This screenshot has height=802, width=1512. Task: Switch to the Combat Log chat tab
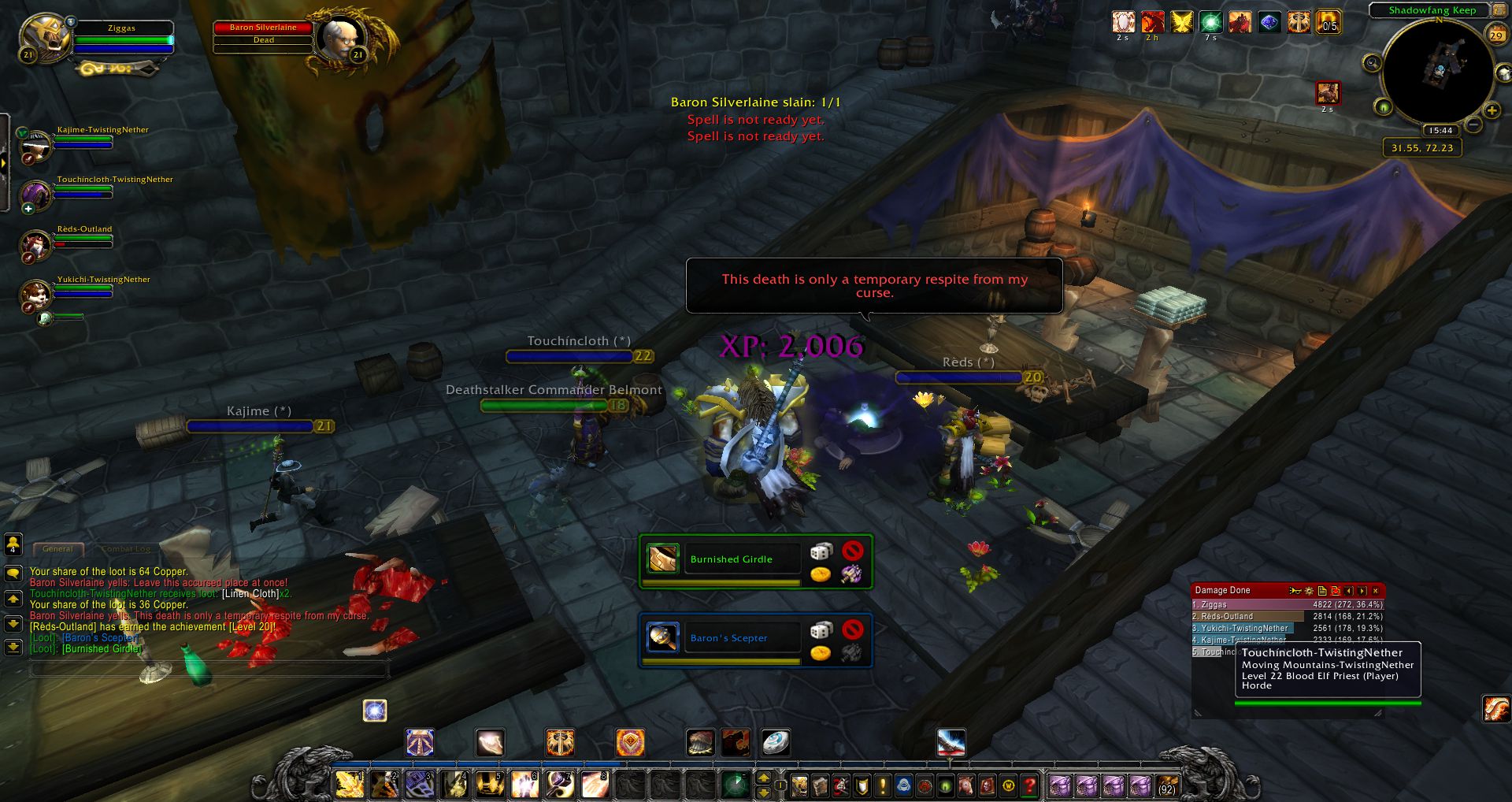point(120,548)
